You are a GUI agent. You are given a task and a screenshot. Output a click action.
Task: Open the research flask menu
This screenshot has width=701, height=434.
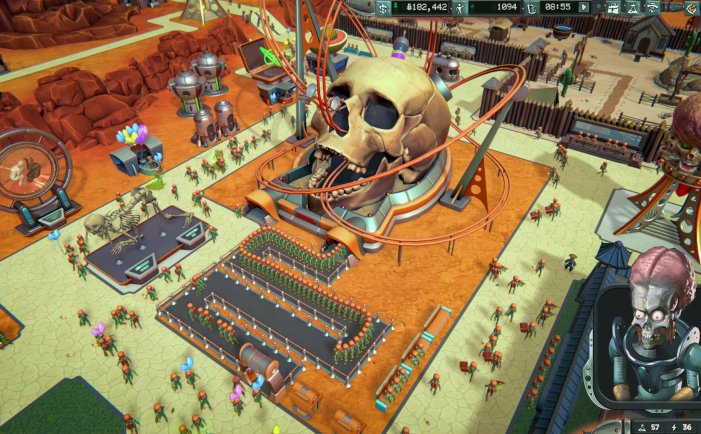point(633,7)
